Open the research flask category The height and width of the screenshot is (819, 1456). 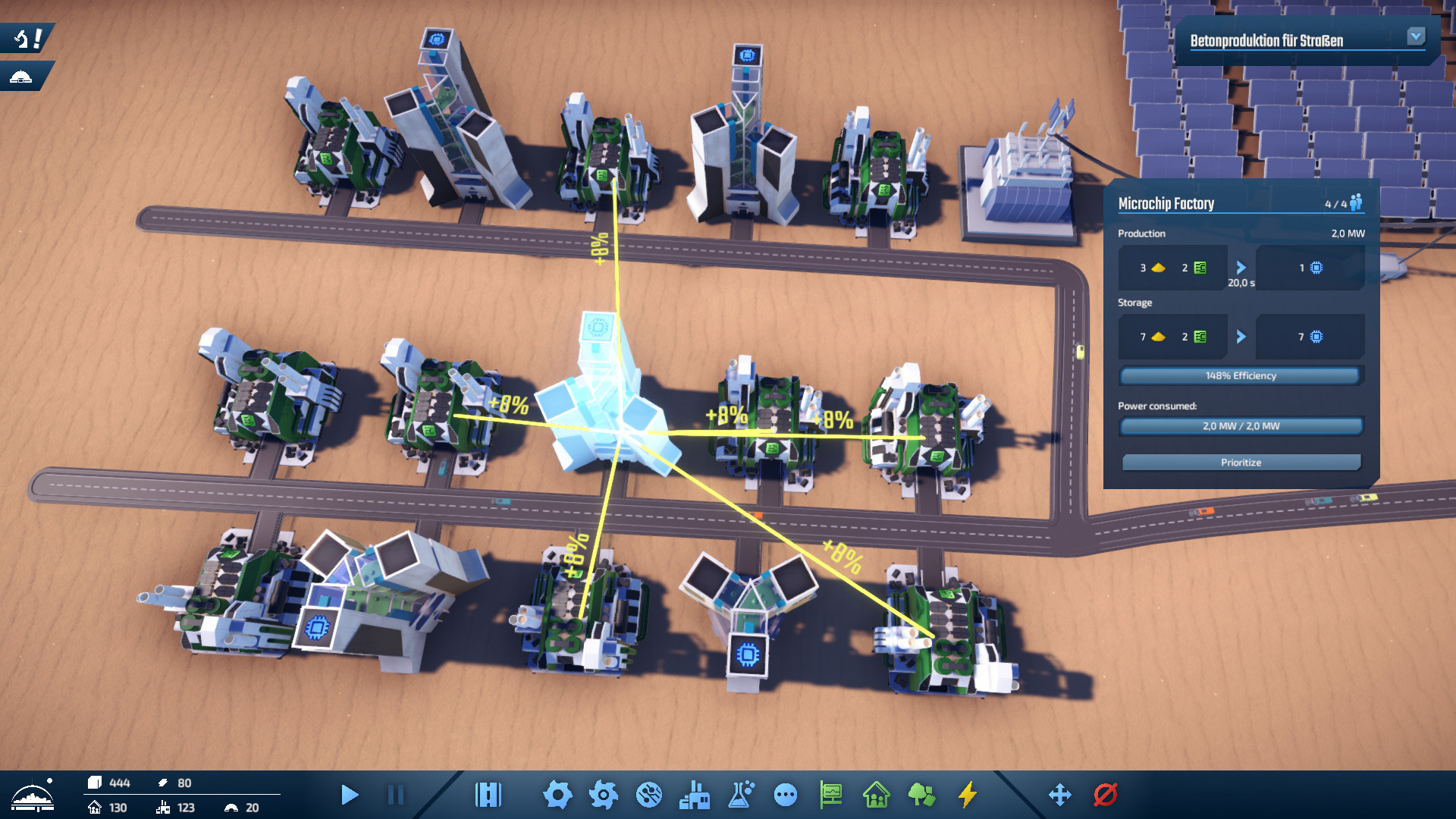coord(741,795)
